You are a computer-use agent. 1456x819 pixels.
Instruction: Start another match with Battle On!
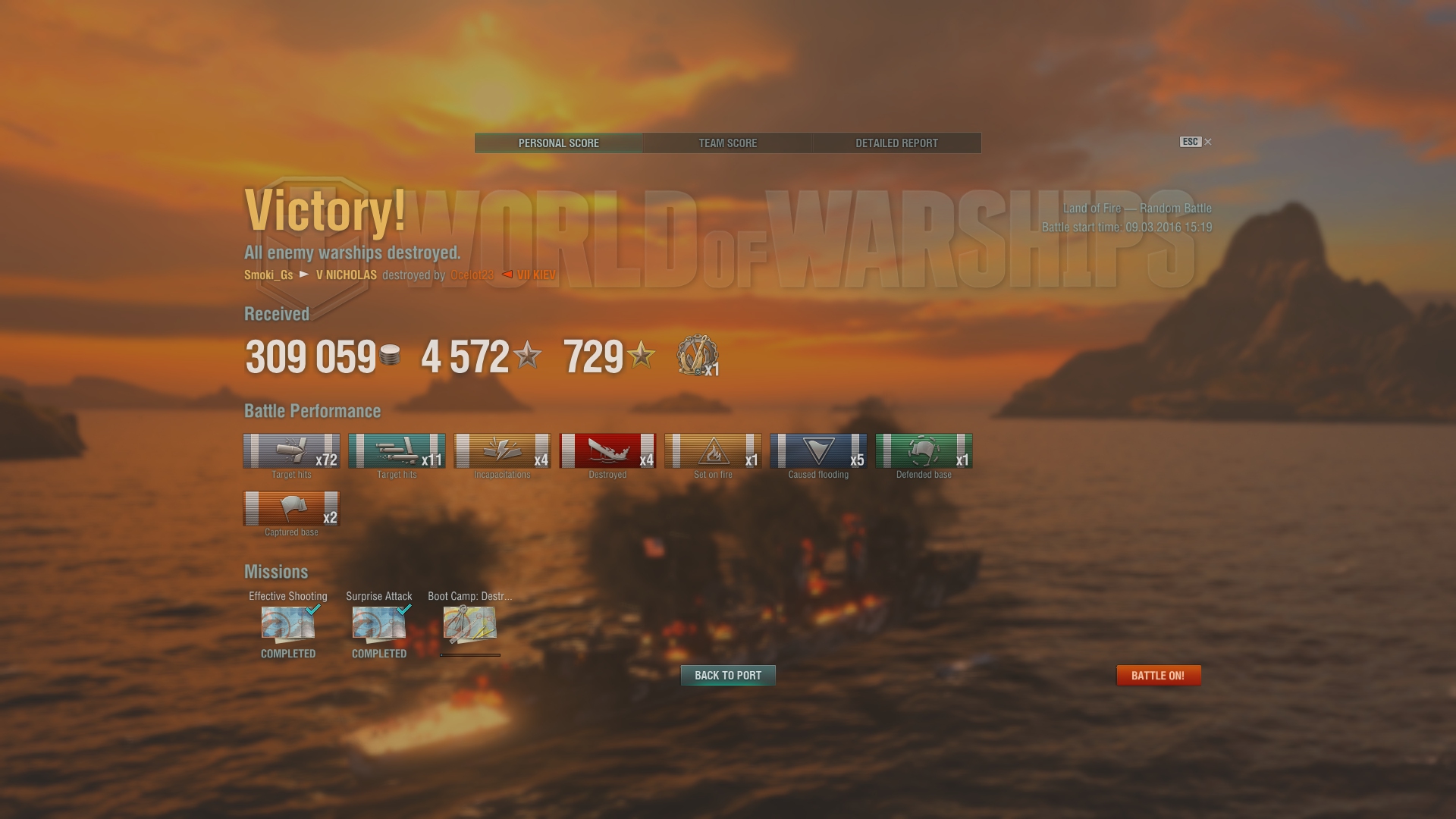[x=1158, y=676]
